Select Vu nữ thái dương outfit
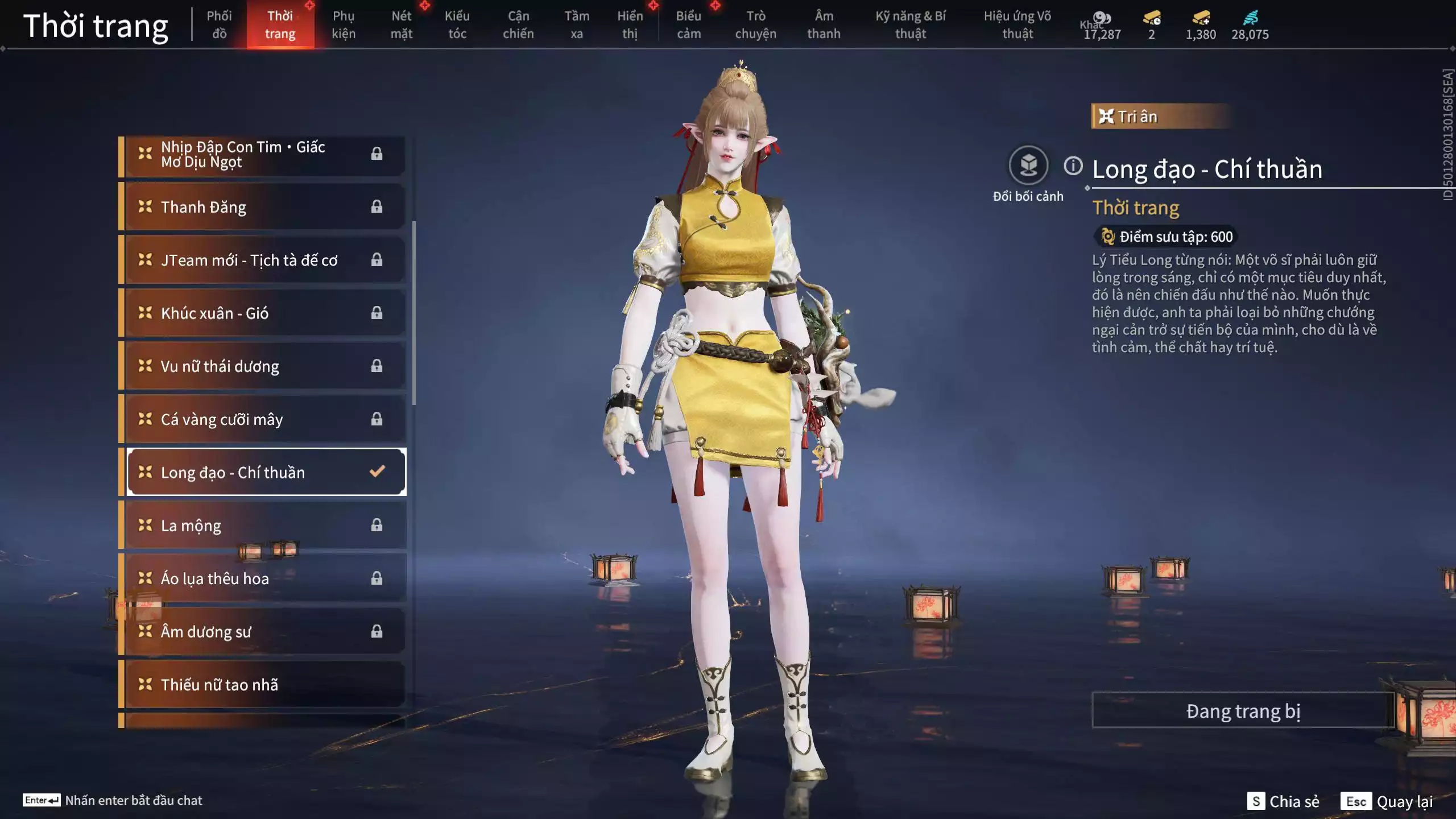 (265, 366)
